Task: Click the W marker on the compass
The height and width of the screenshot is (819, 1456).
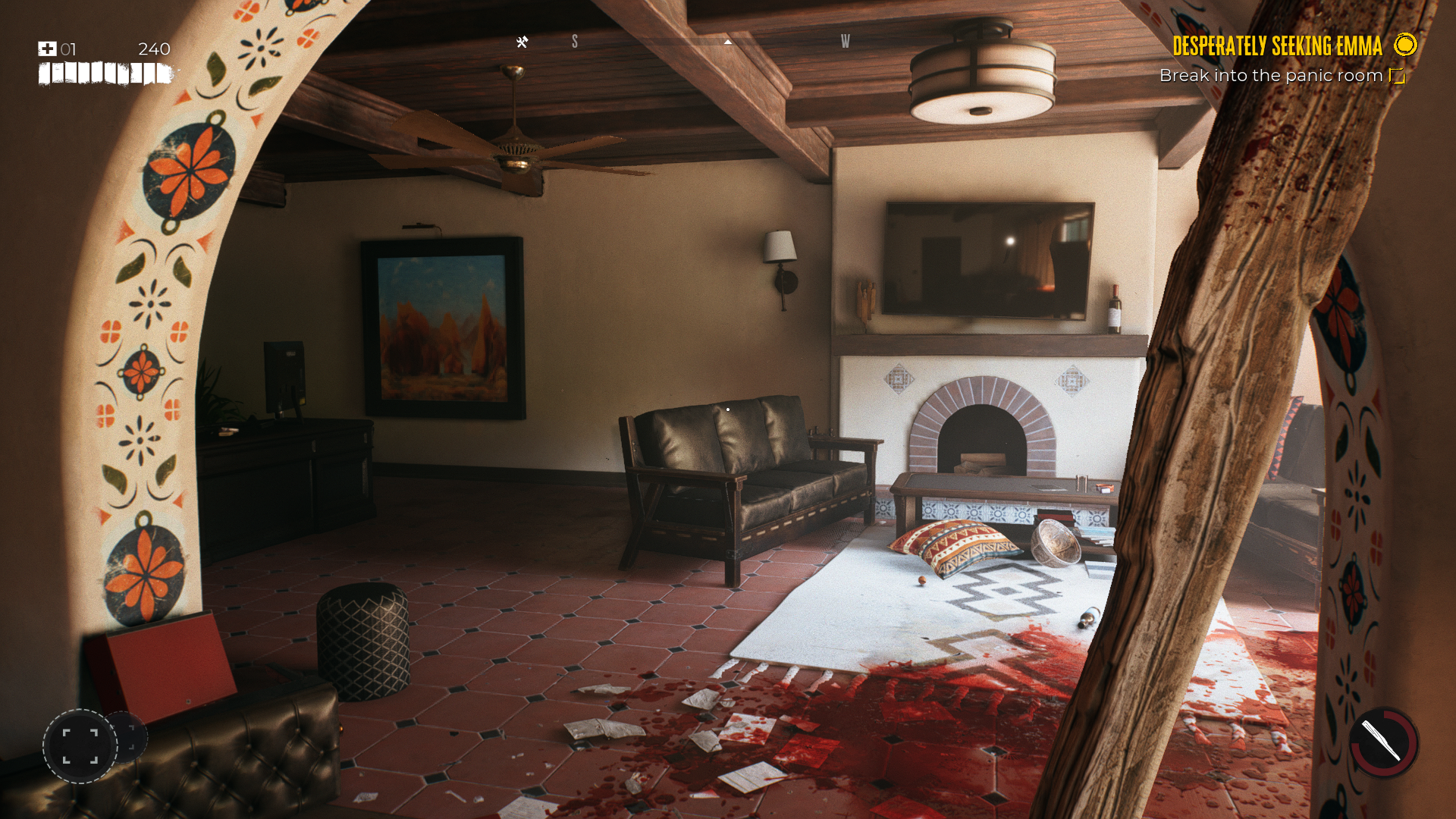Action: pyautogui.click(x=845, y=42)
